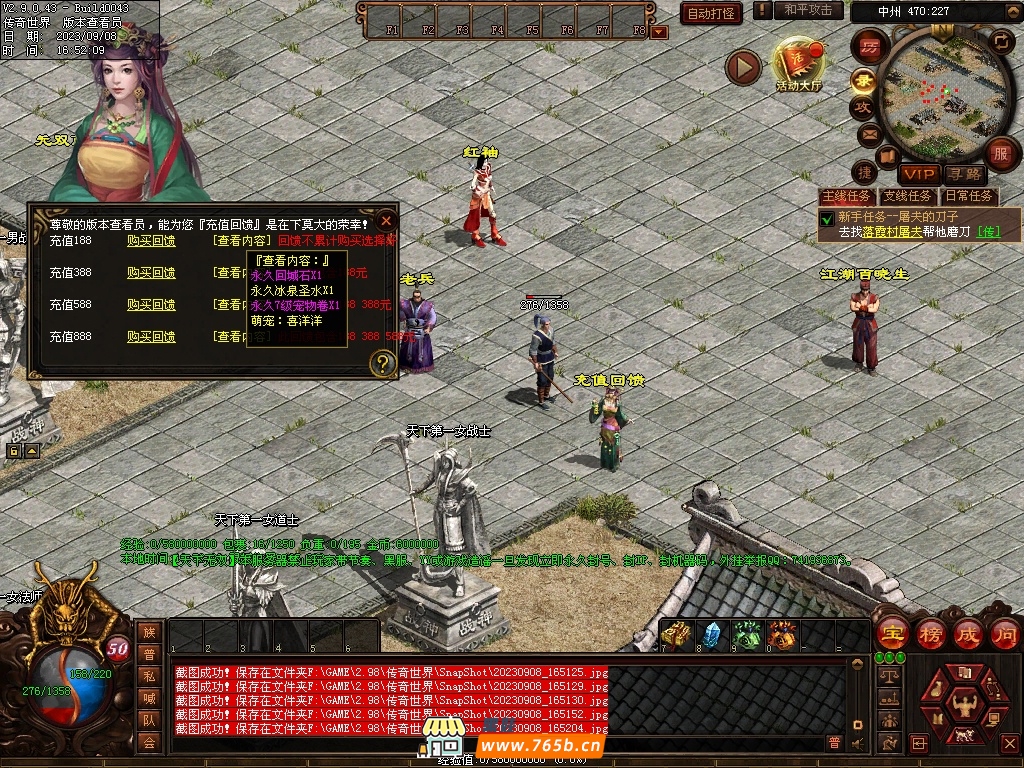Screen dimensions: 1024x768
Task: Select the blue crystal hotbar item
Action: tap(711, 635)
